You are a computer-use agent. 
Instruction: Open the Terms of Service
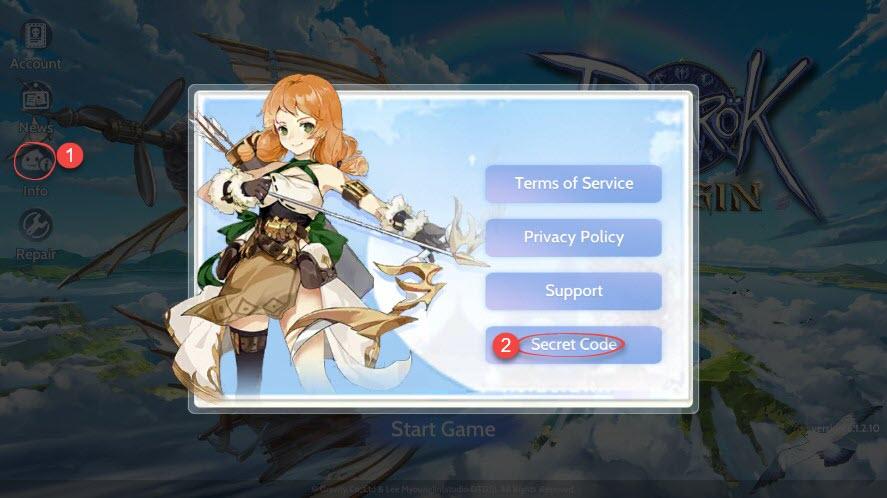[573, 184]
